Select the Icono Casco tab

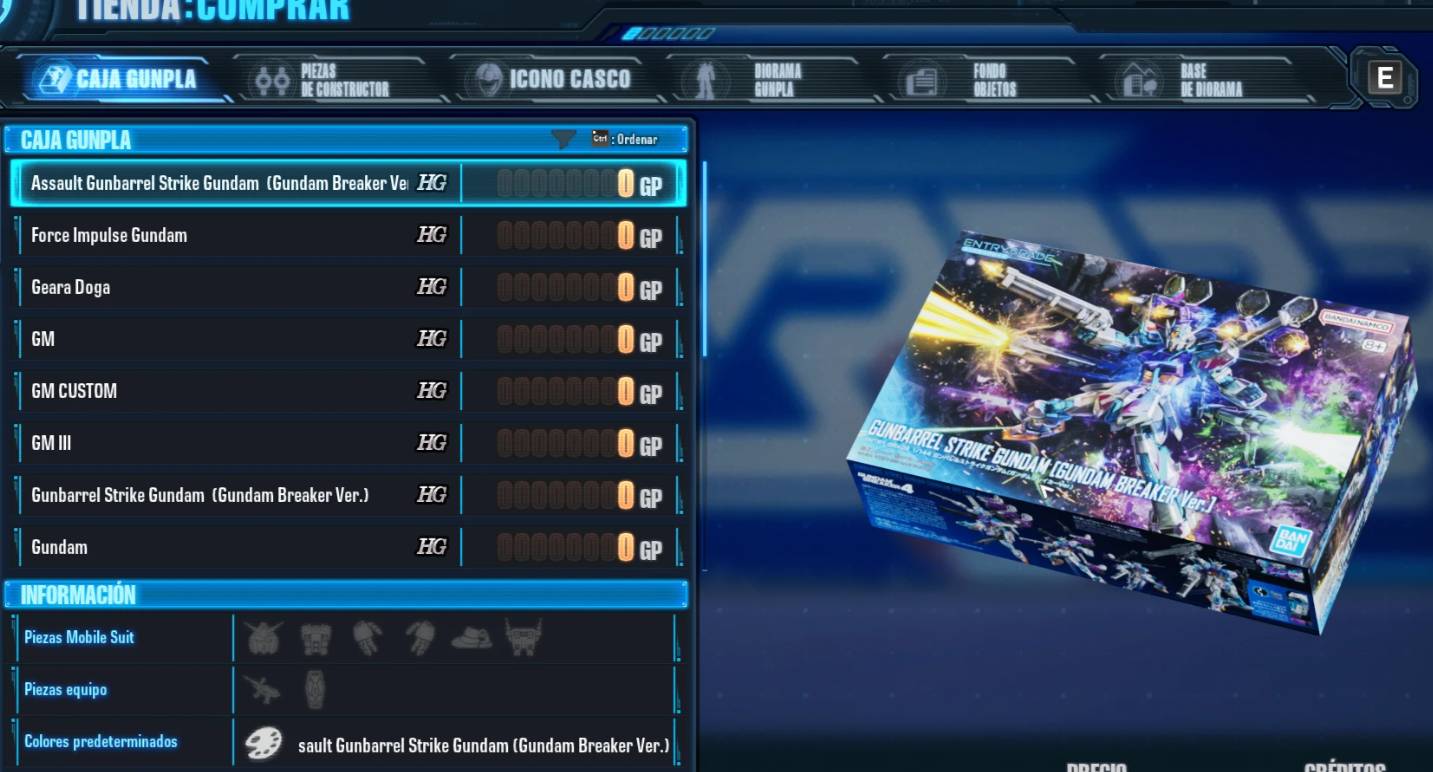pyautogui.click(x=553, y=80)
